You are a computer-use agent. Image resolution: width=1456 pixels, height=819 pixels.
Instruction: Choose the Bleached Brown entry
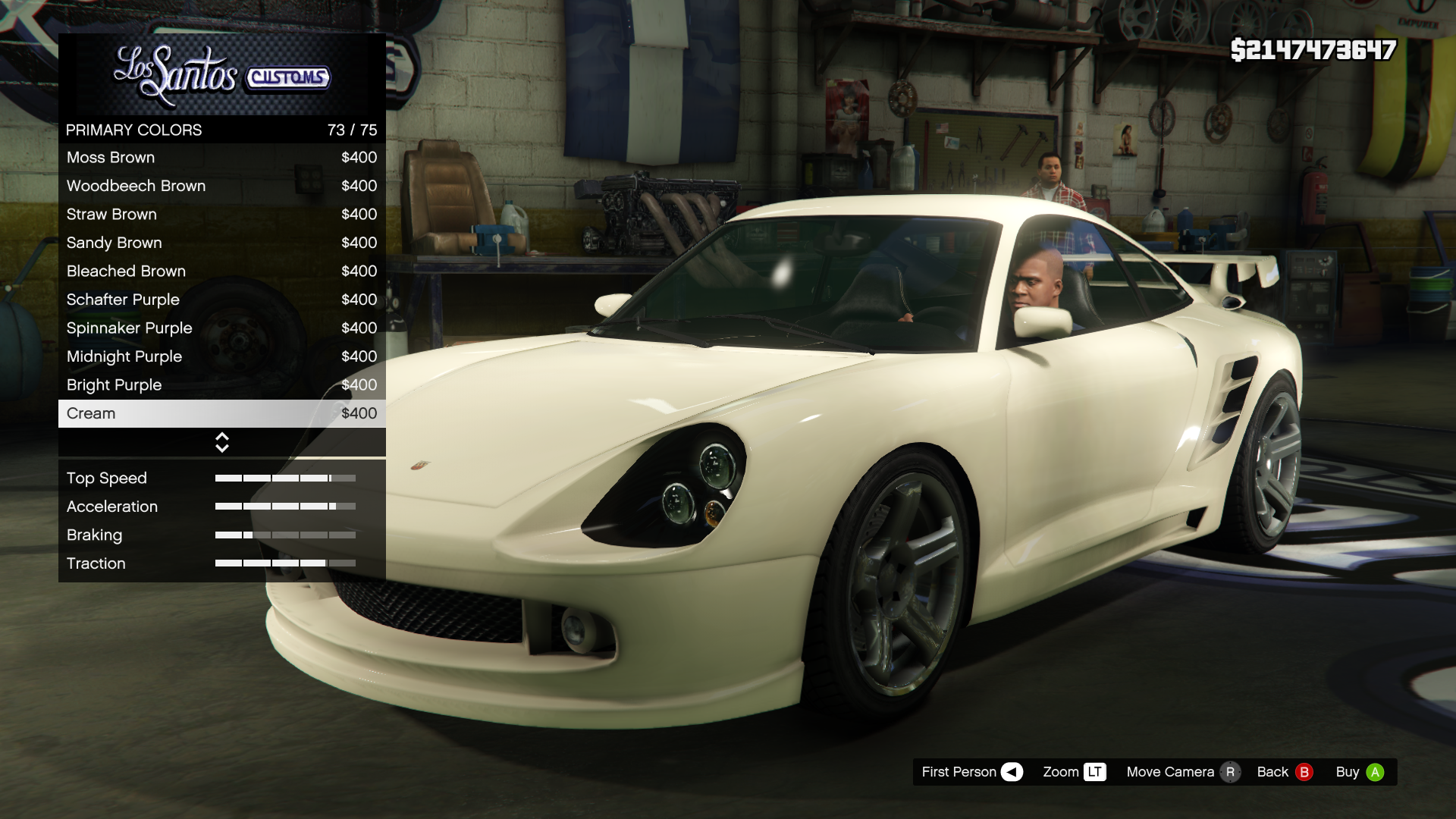pyautogui.click(x=221, y=271)
